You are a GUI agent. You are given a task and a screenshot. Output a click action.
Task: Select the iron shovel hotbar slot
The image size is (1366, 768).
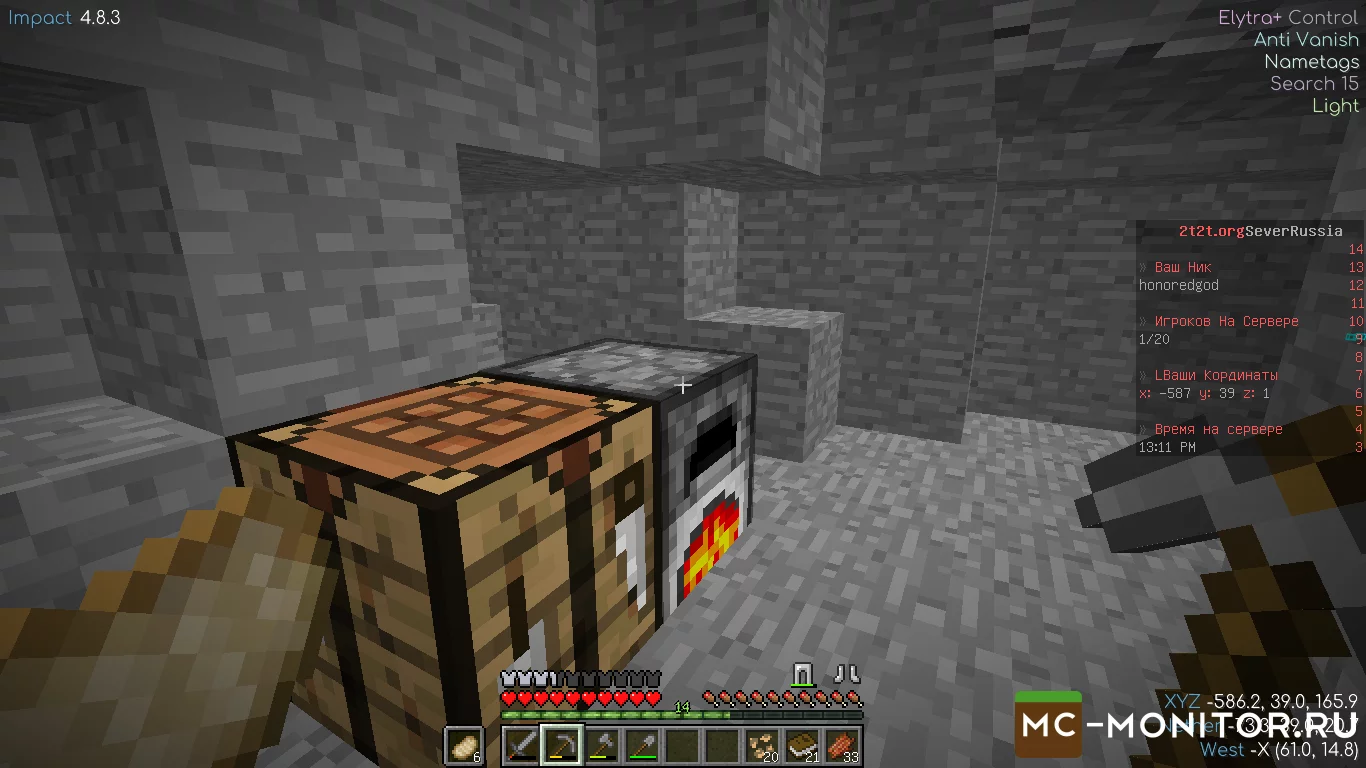642,746
